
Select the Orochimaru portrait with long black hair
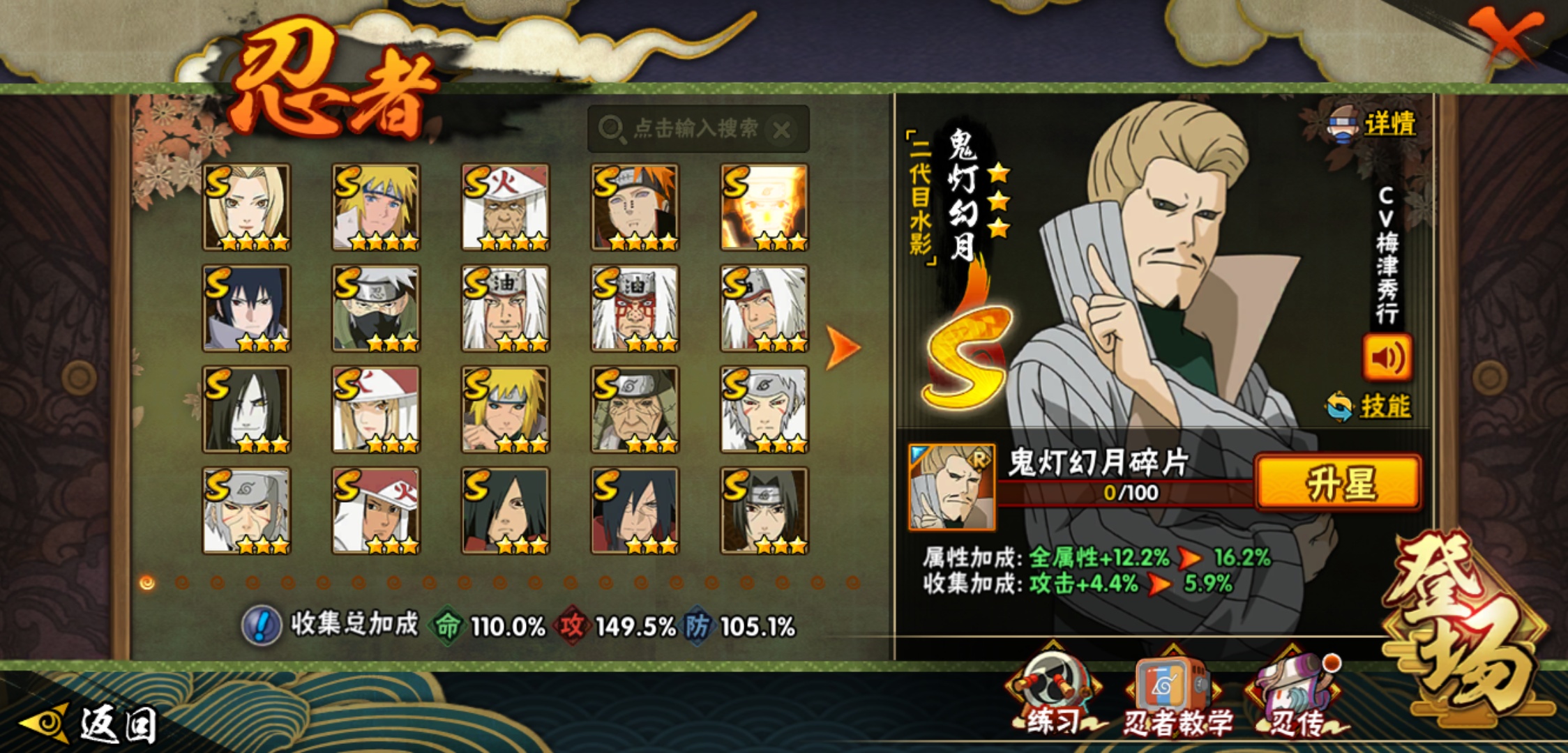click(246, 409)
